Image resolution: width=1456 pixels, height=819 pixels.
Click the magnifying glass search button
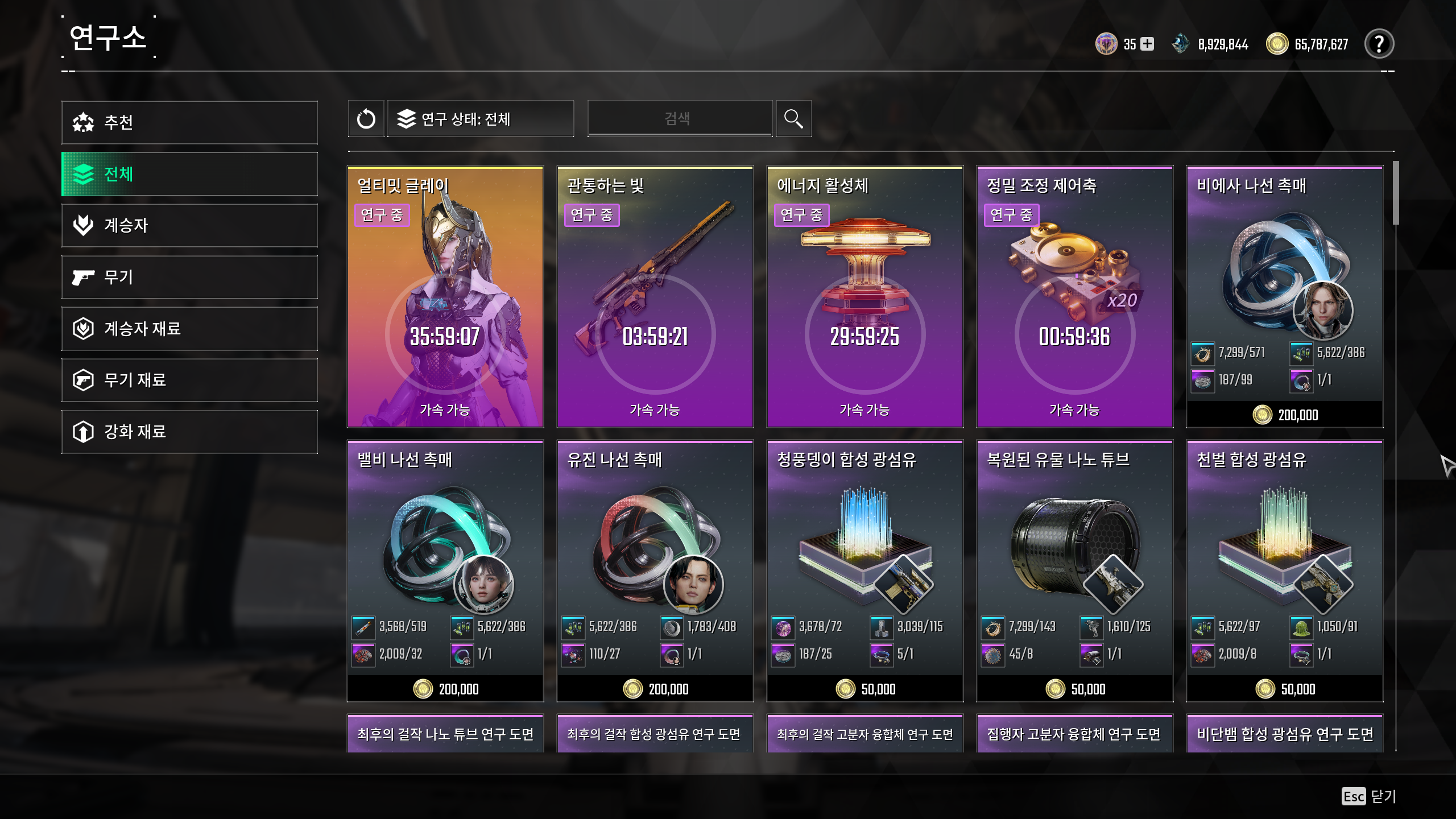(793, 119)
